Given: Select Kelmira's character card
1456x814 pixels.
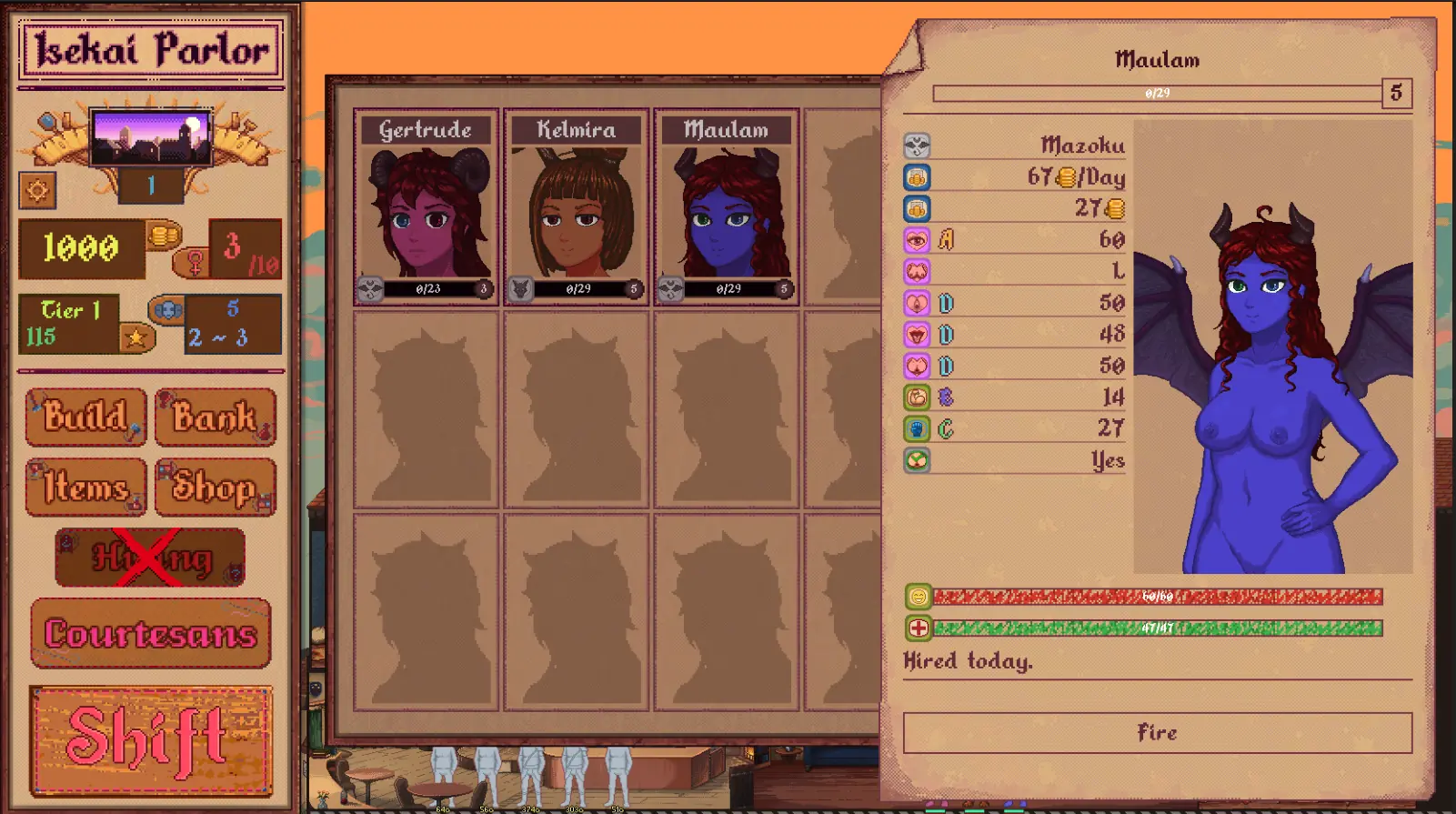Looking at the screenshot, I should [577, 207].
